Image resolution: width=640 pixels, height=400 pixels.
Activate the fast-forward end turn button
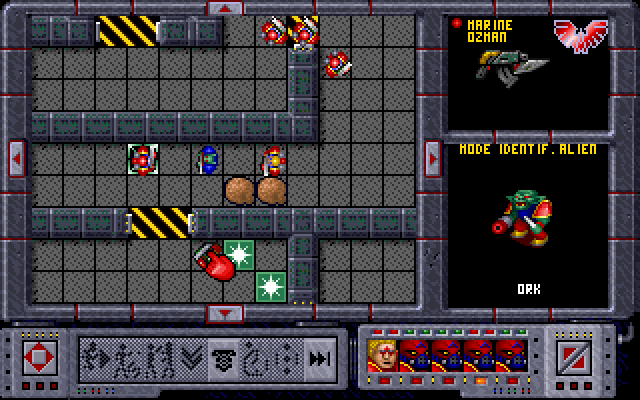point(319,358)
